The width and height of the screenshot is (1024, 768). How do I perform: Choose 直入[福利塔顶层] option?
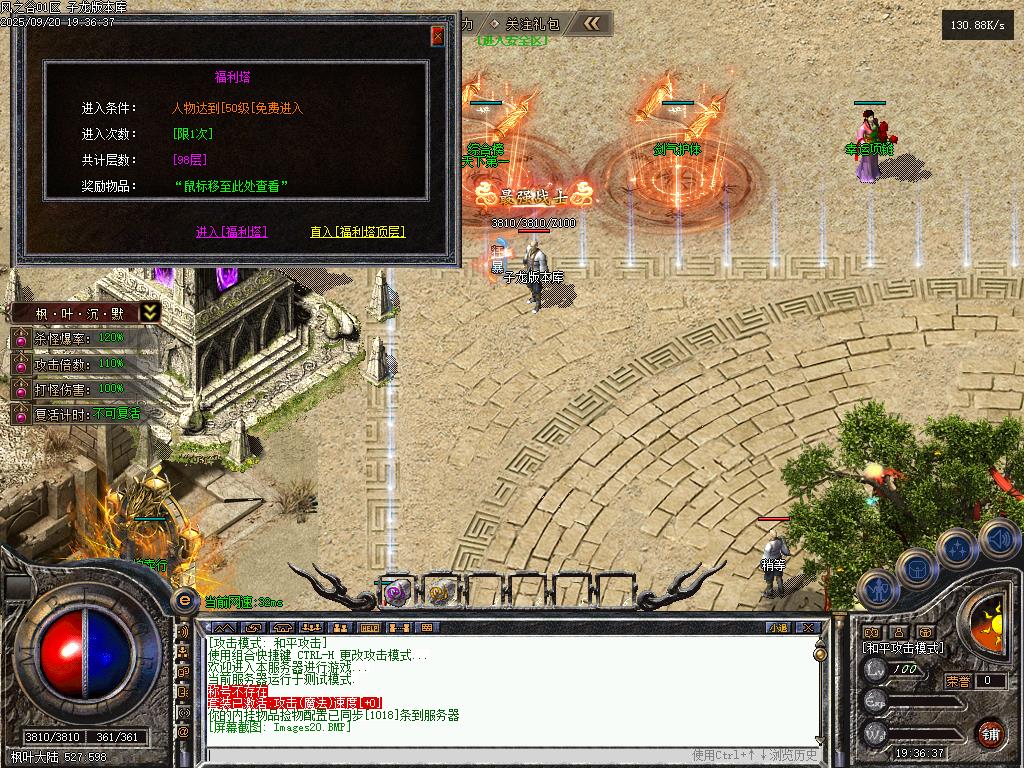pos(357,232)
